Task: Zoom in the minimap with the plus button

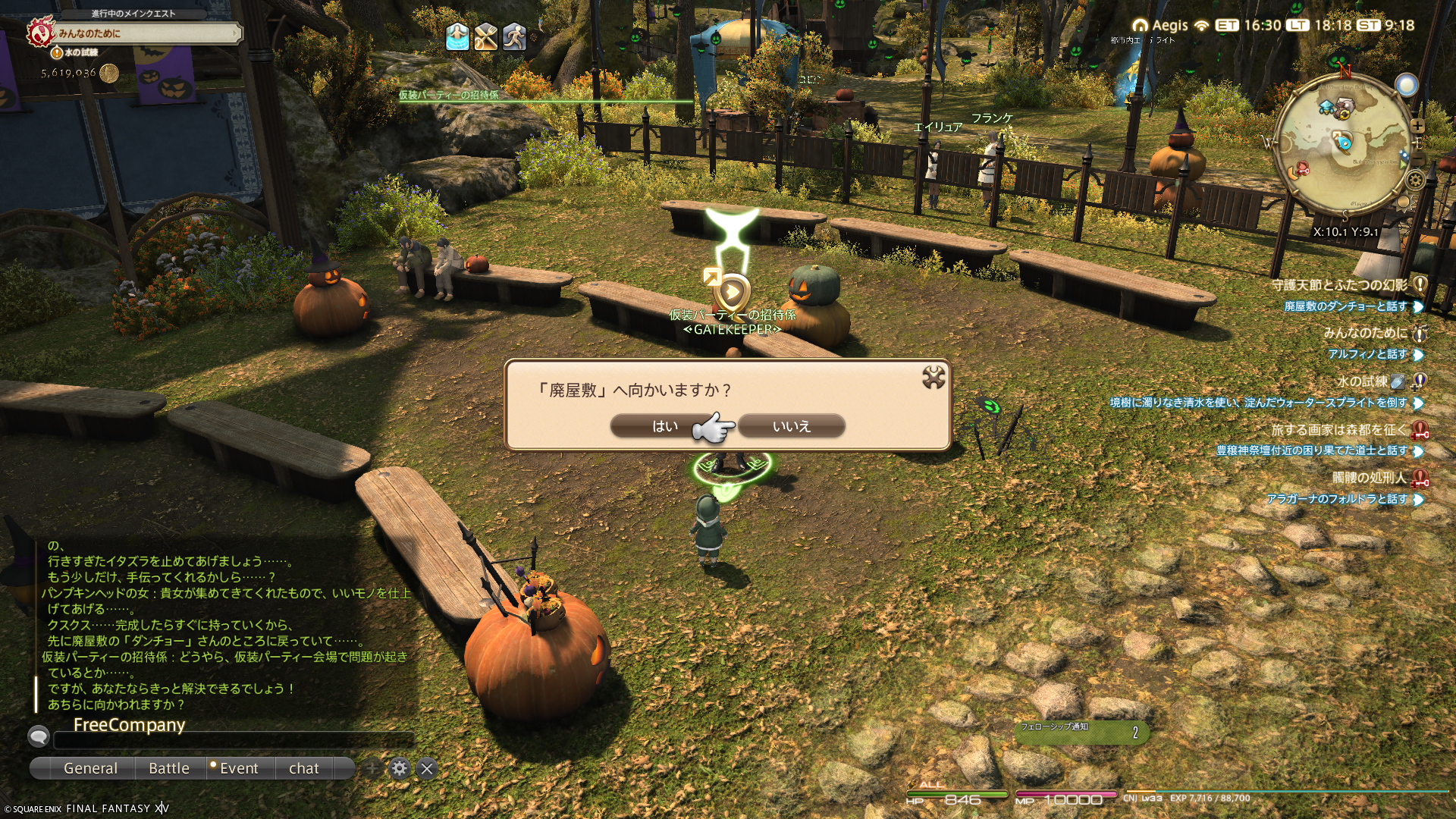Action: [x=1418, y=126]
